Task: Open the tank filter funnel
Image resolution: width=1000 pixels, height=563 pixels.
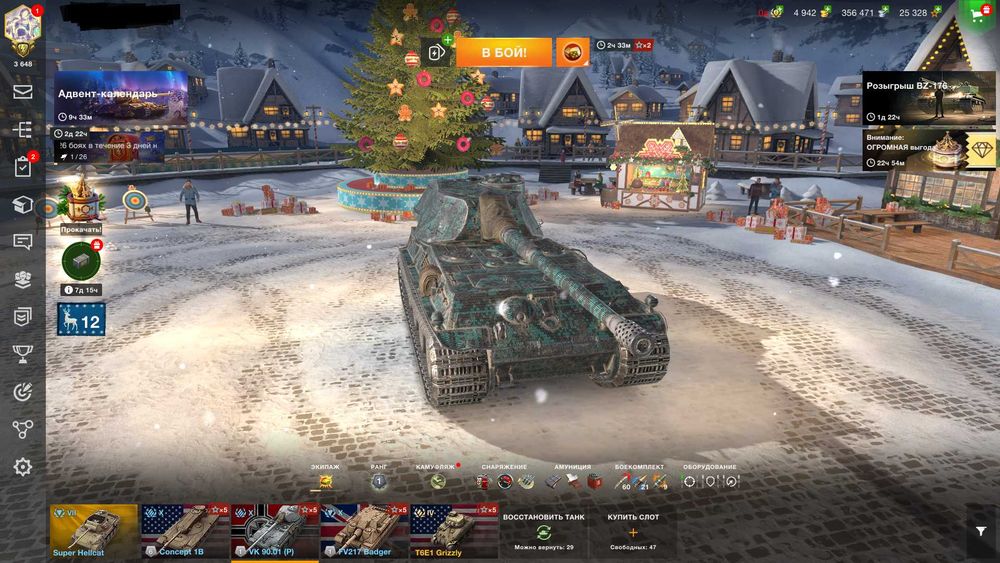Action: point(981,532)
